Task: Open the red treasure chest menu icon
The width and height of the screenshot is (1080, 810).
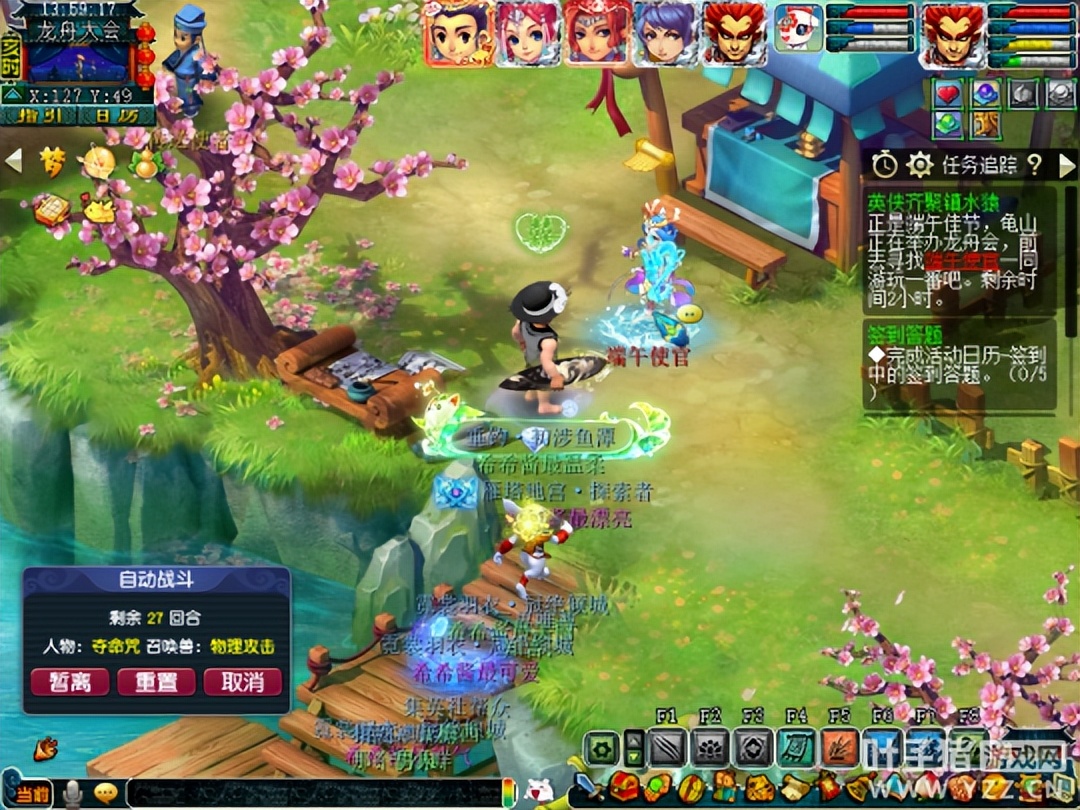Action: coord(625,787)
